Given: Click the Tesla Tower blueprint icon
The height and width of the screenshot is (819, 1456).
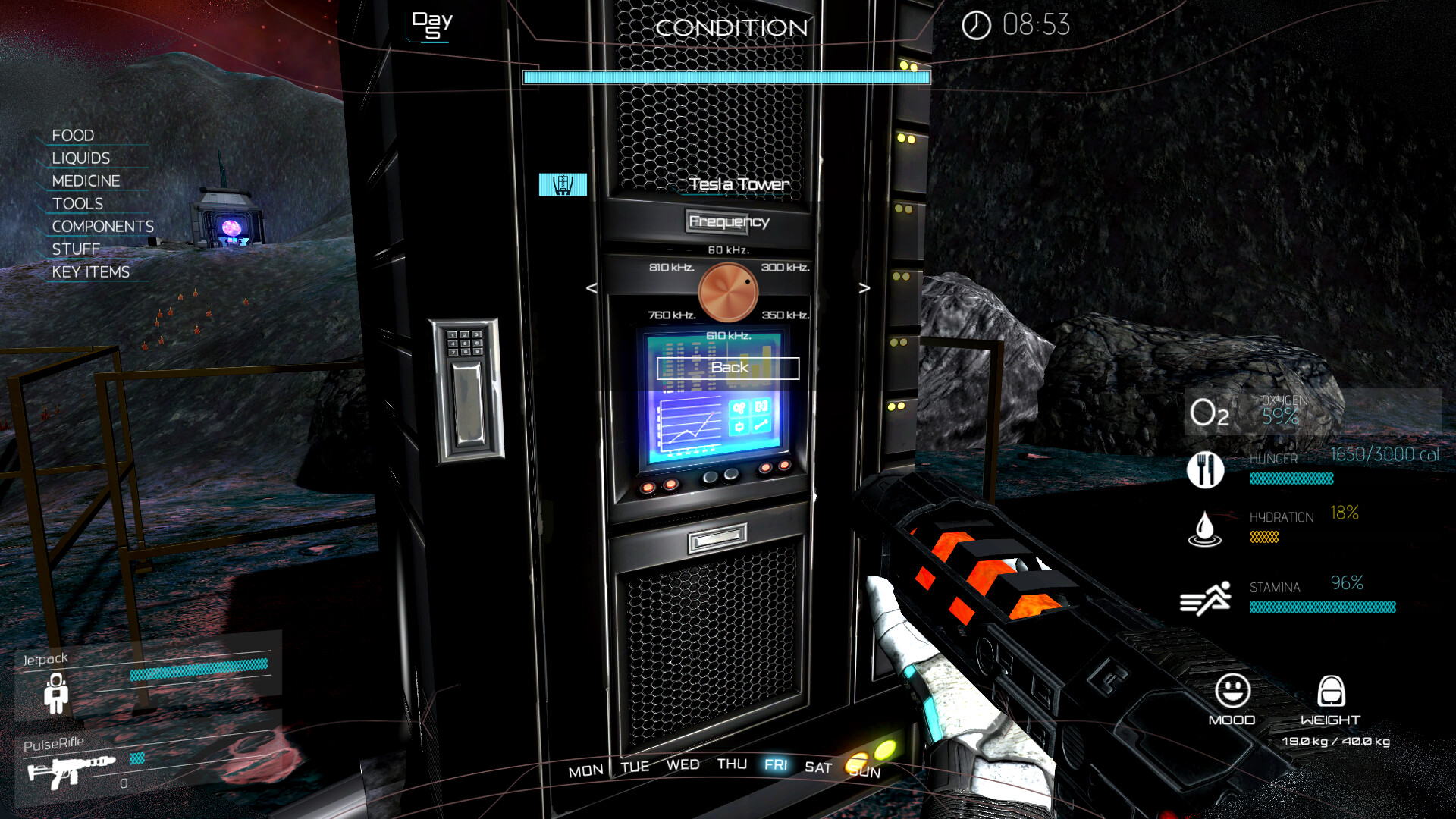Looking at the screenshot, I should (563, 184).
